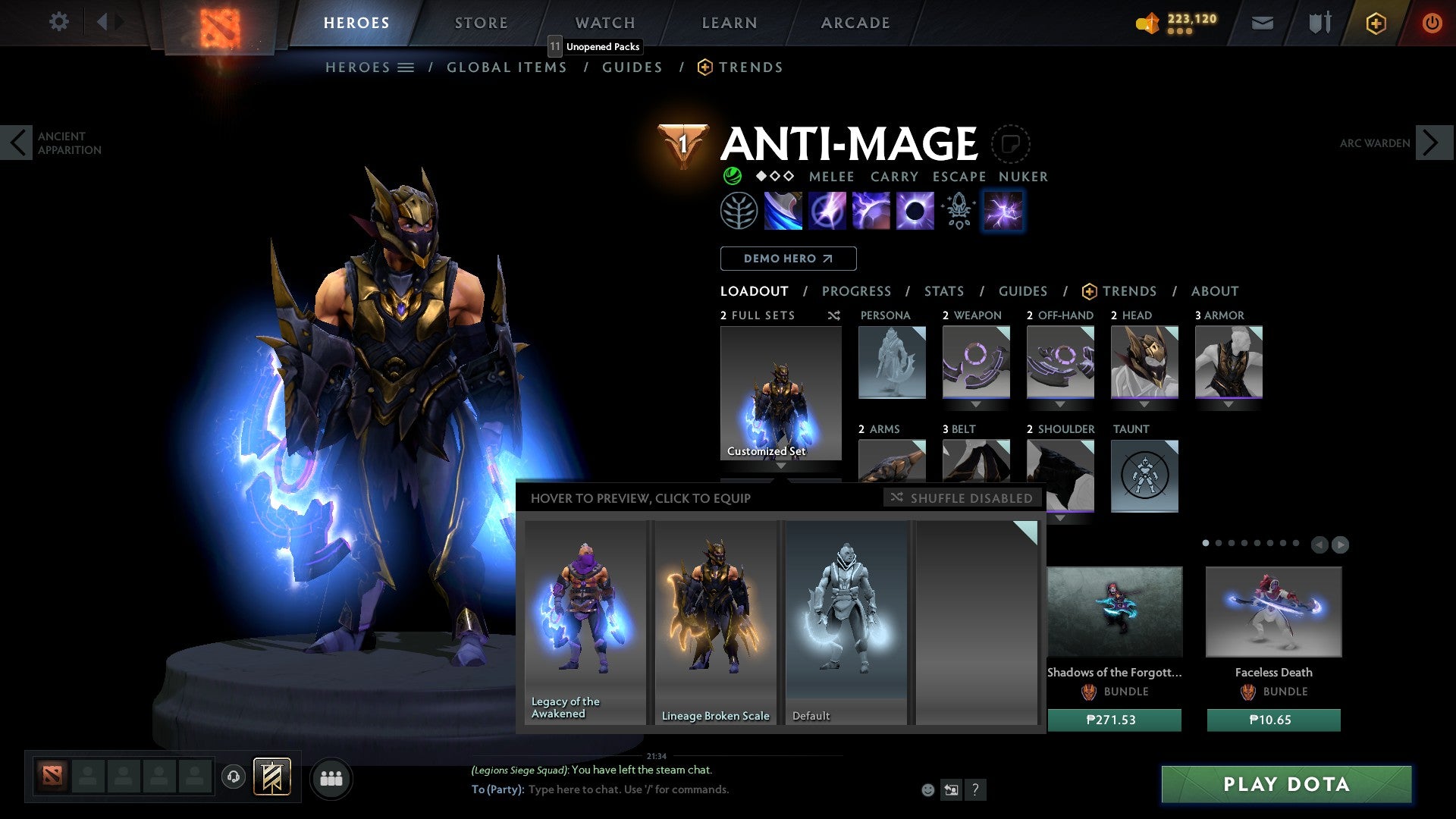The width and height of the screenshot is (1456, 819).
Task: Toggle Shuffle Disabled in the preview popup
Action: (962, 498)
